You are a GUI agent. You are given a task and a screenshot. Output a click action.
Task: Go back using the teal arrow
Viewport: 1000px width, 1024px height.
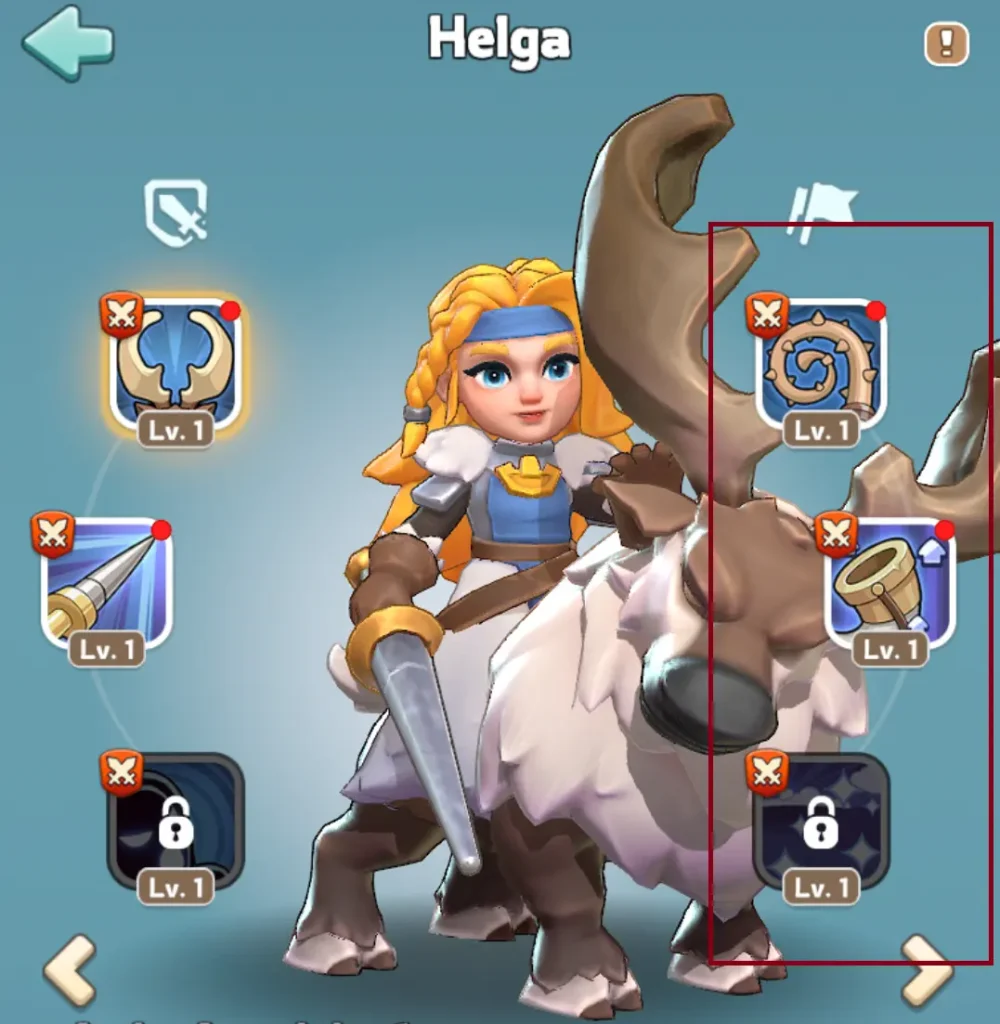(x=67, y=43)
